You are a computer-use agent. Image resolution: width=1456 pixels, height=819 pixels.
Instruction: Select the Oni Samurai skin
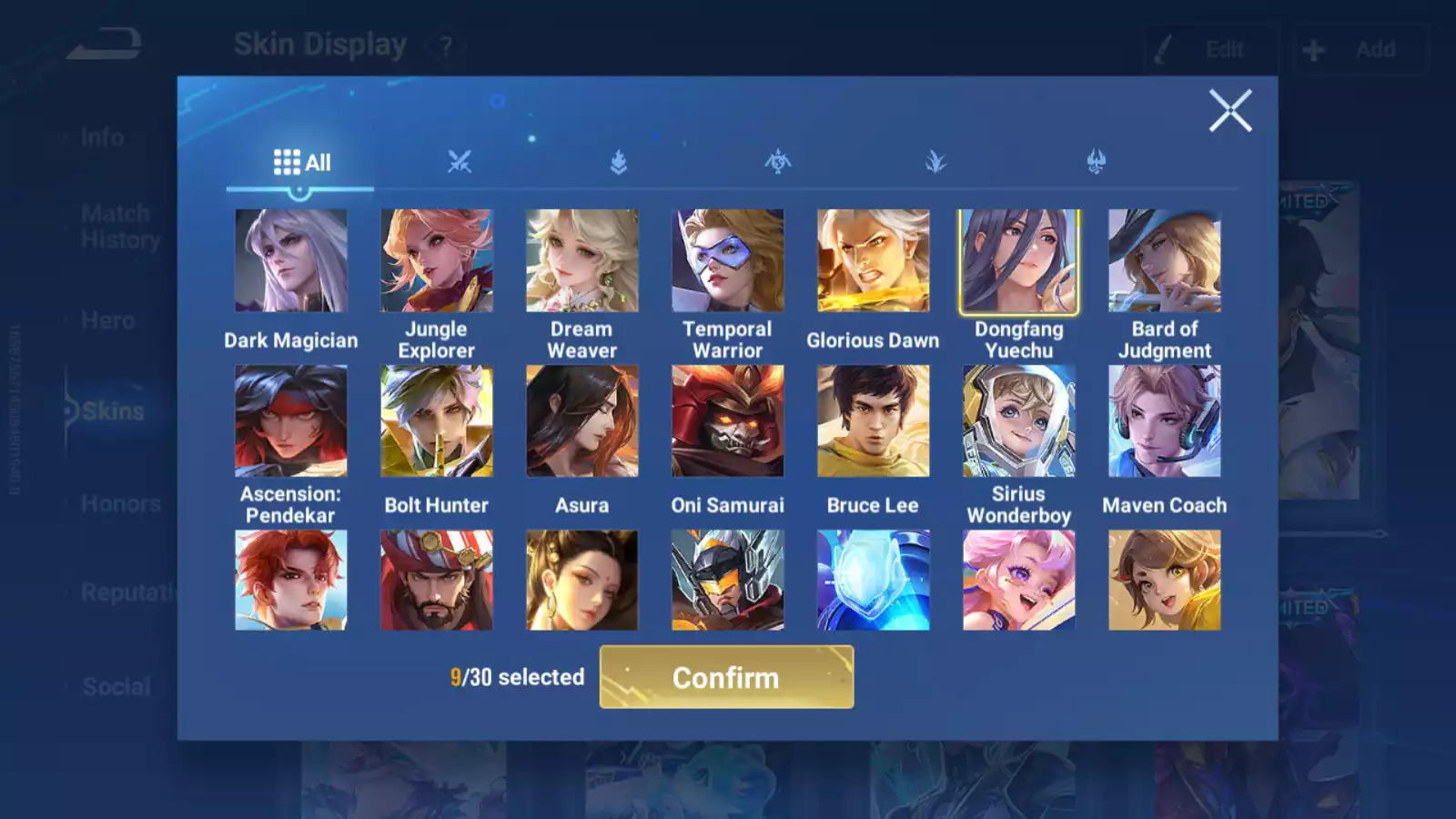point(727,420)
